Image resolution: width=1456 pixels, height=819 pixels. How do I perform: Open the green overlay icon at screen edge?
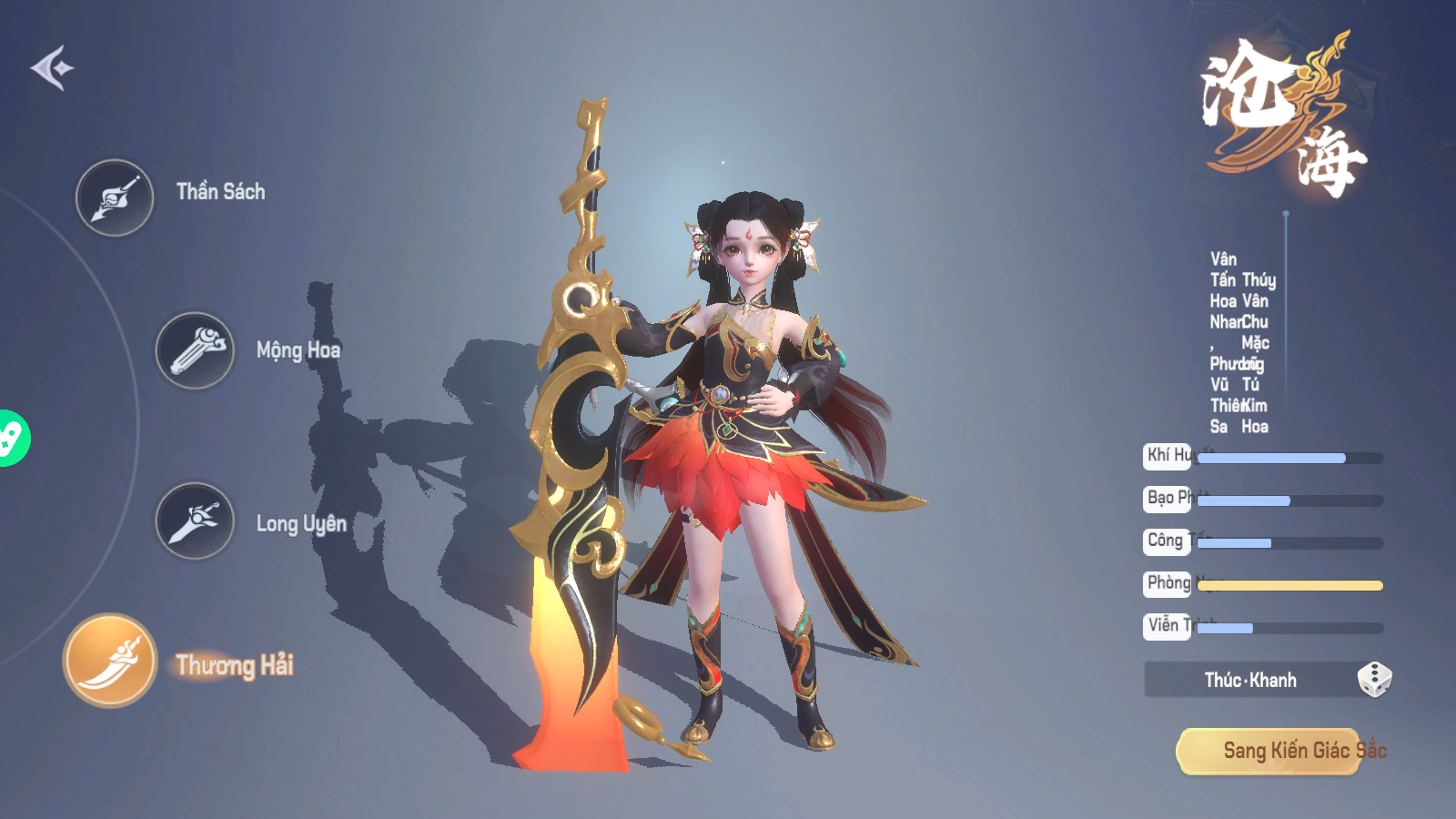click(11, 439)
